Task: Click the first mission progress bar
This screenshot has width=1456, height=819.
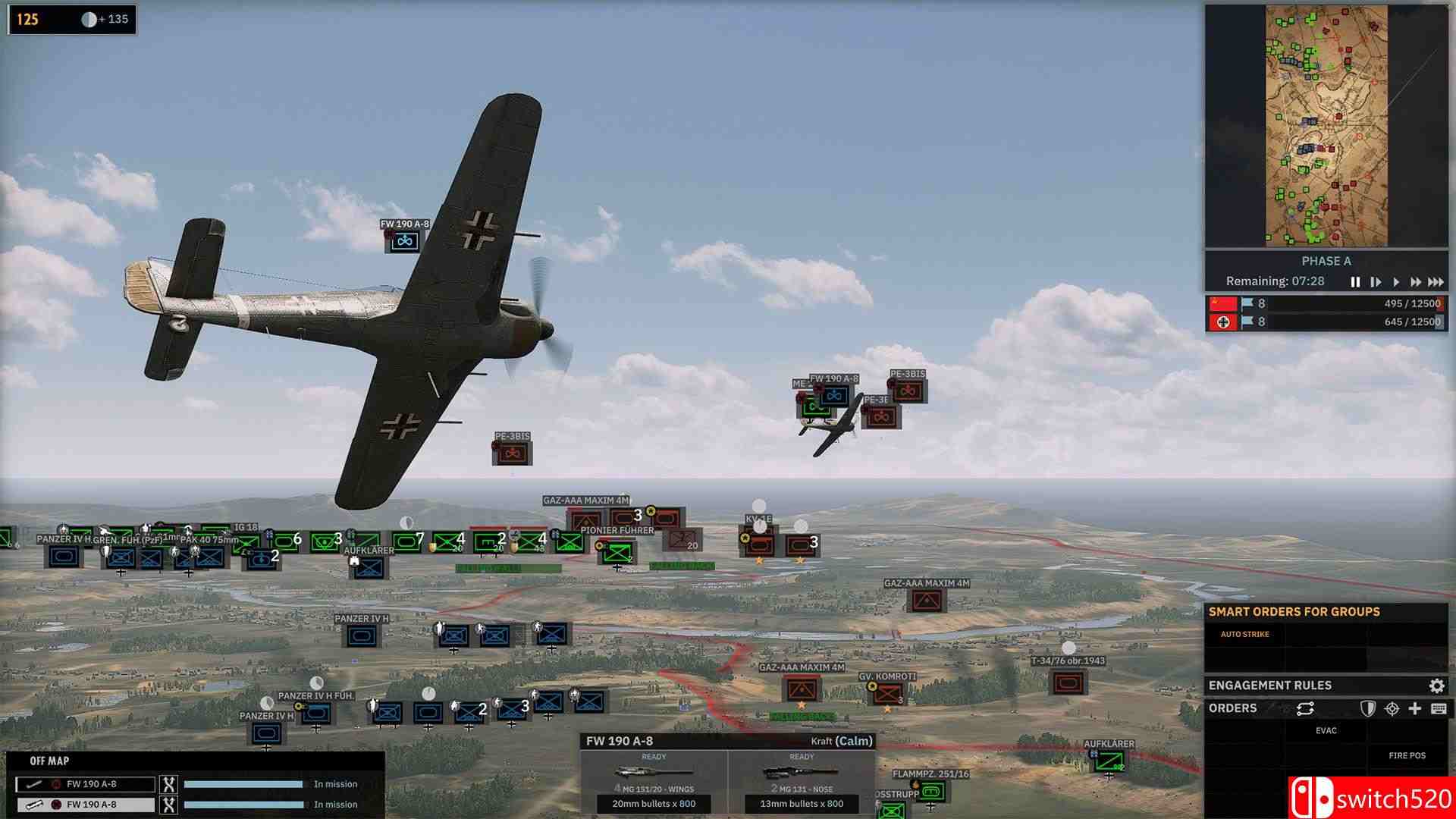Action: click(243, 784)
